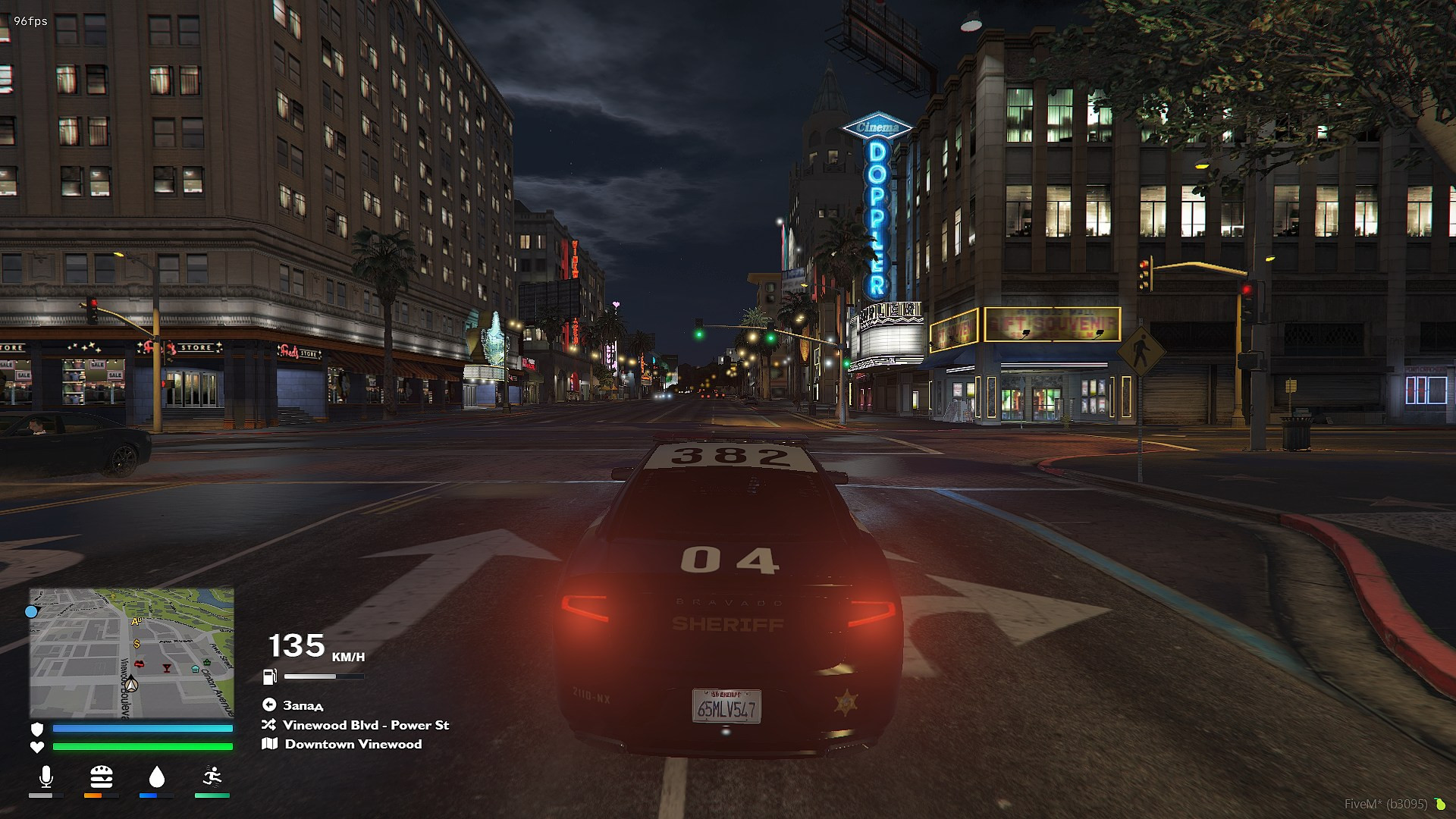
Task: Click the water drop thirst icon
Action: pyautogui.click(x=156, y=777)
